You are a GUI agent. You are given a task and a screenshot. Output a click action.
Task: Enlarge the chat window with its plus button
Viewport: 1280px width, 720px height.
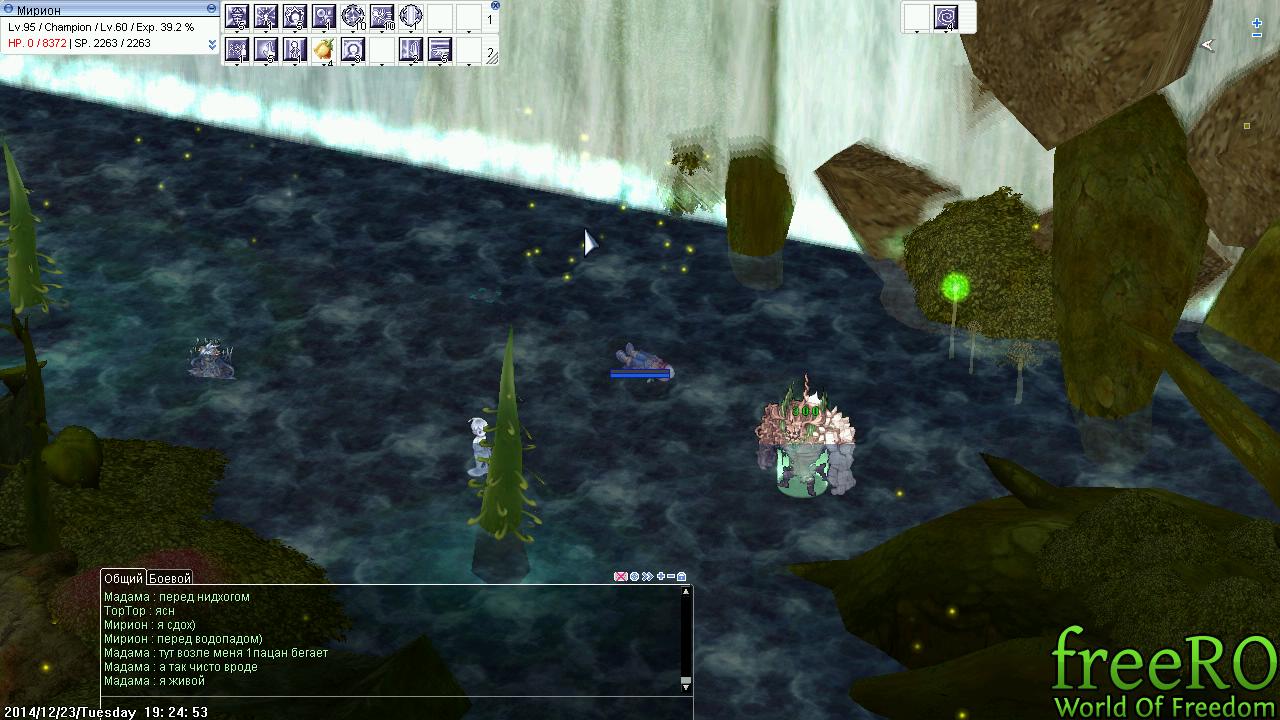(x=660, y=577)
